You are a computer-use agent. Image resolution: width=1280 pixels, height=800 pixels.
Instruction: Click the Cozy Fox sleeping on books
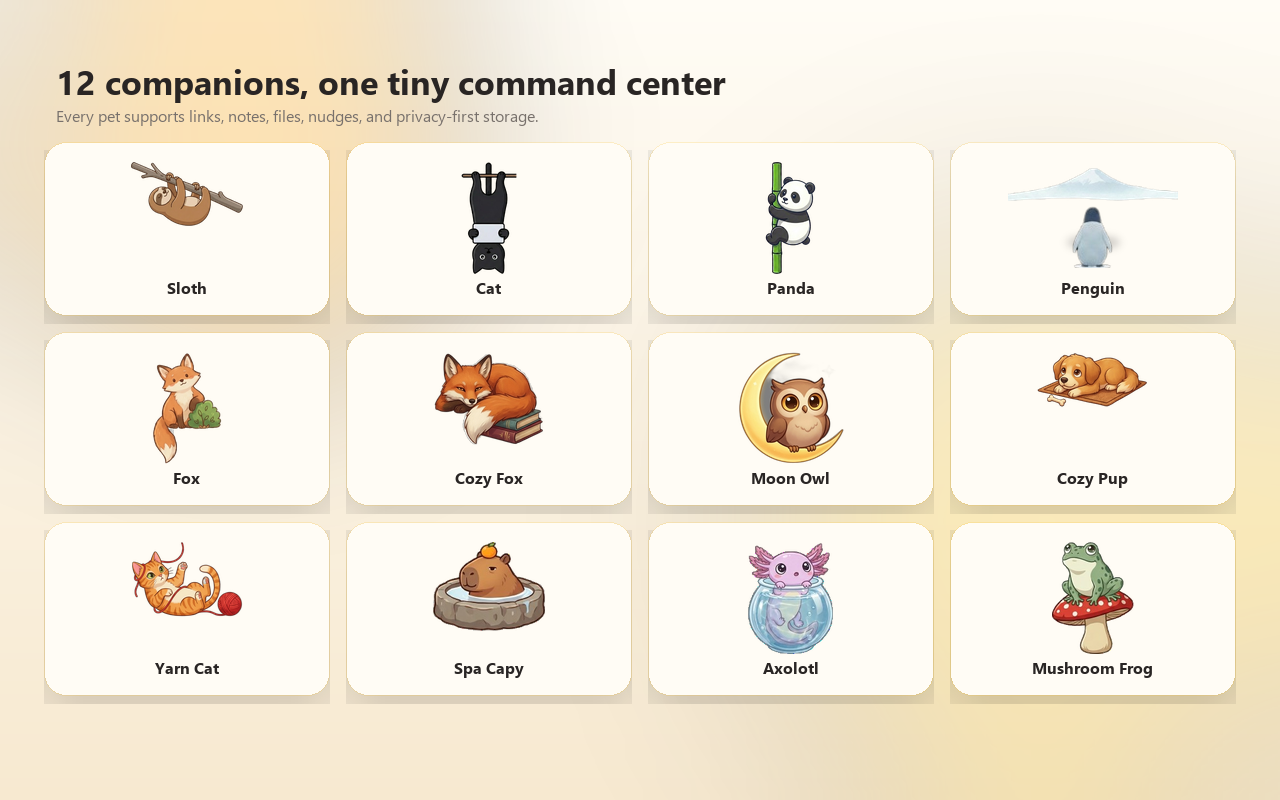[x=489, y=400]
